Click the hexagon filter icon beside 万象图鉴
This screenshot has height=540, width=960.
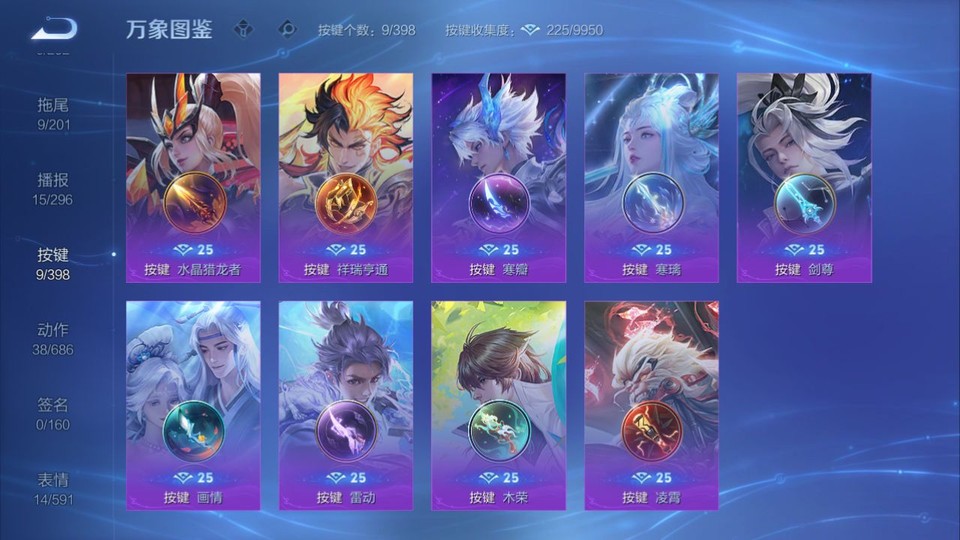point(243,29)
